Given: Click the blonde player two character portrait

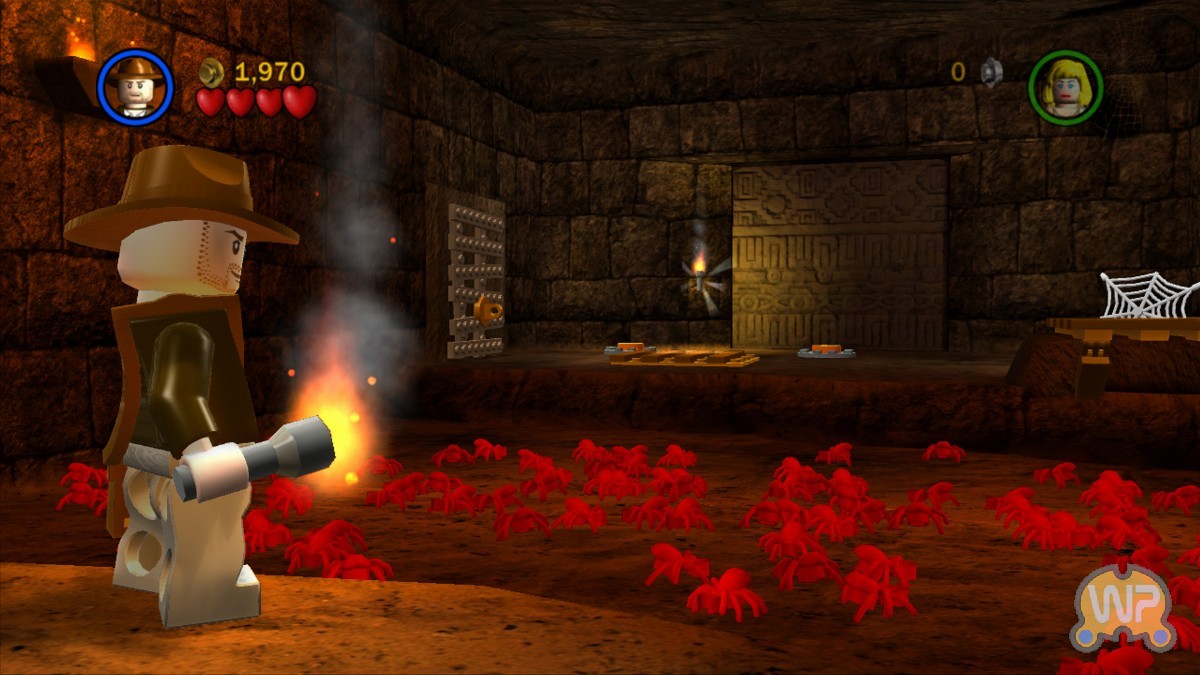Looking at the screenshot, I should pyautogui.click(x=1065, y=87).
